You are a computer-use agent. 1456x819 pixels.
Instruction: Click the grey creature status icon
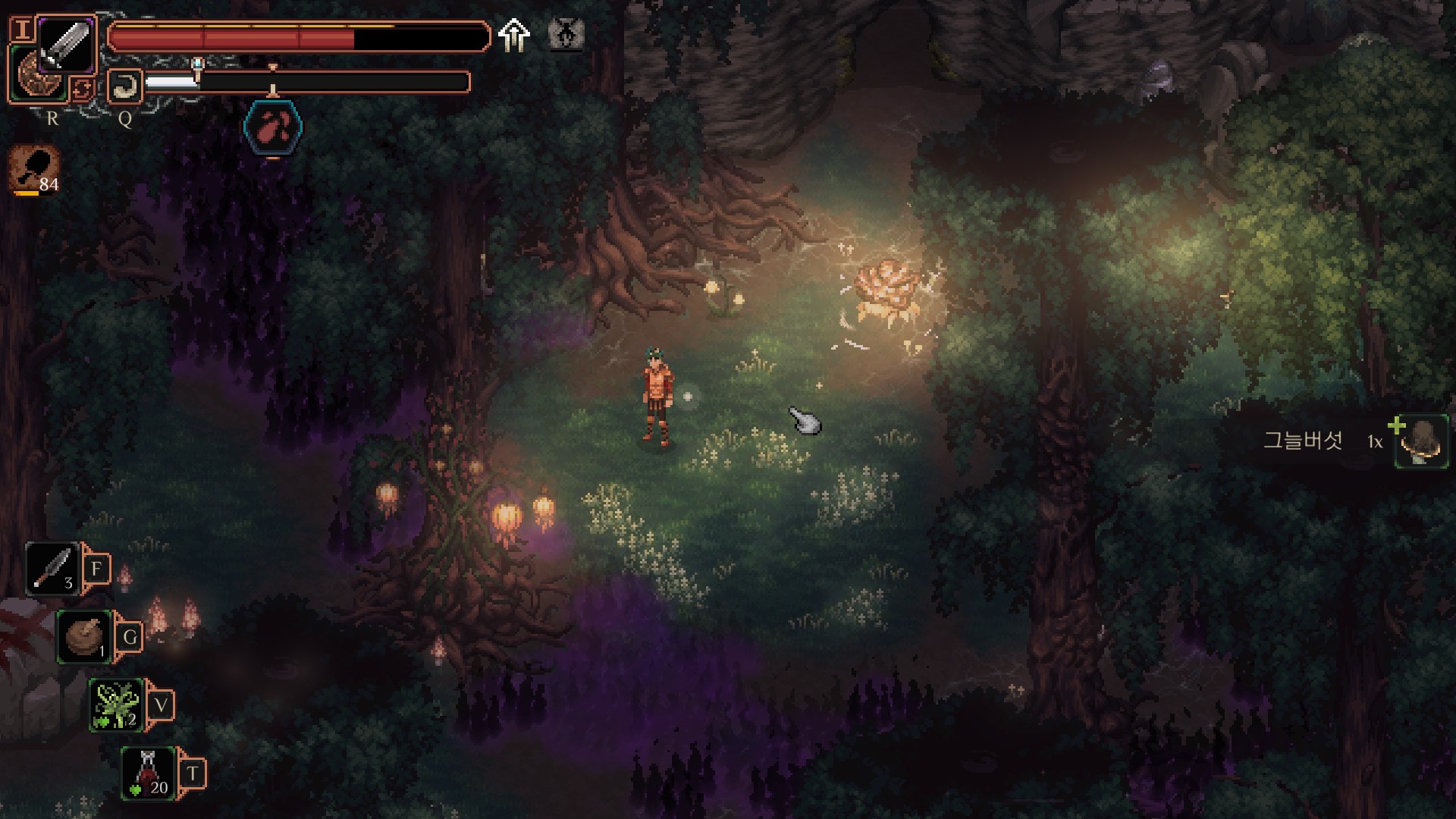coord(566,35)
